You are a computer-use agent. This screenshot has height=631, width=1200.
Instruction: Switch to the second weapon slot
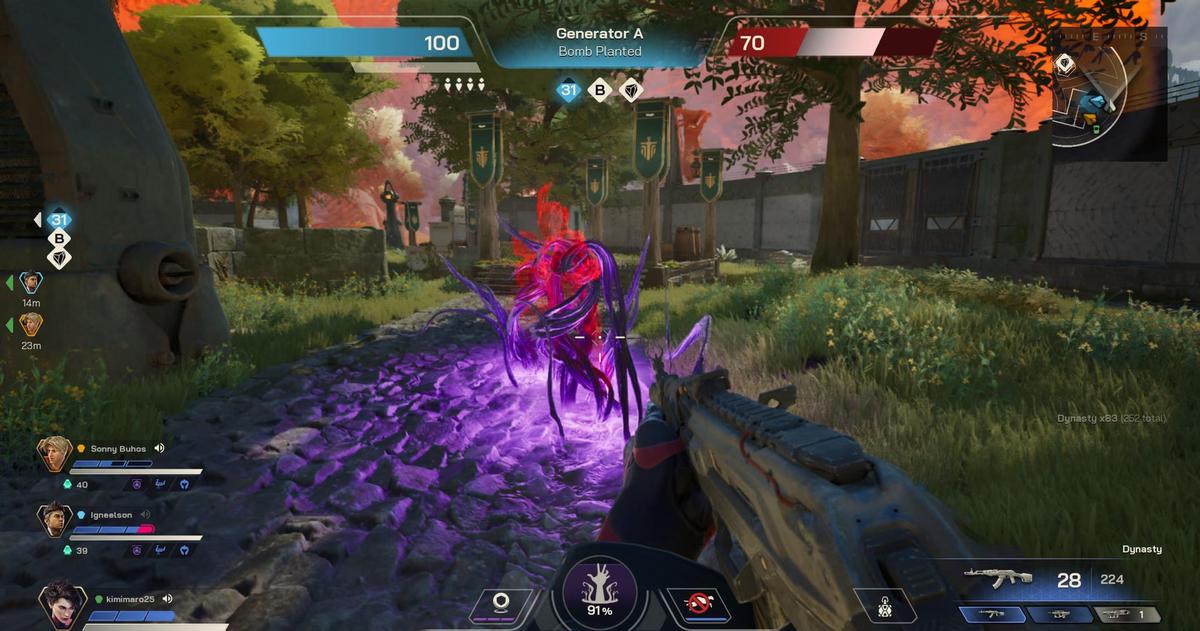(x=1059, y=614)
